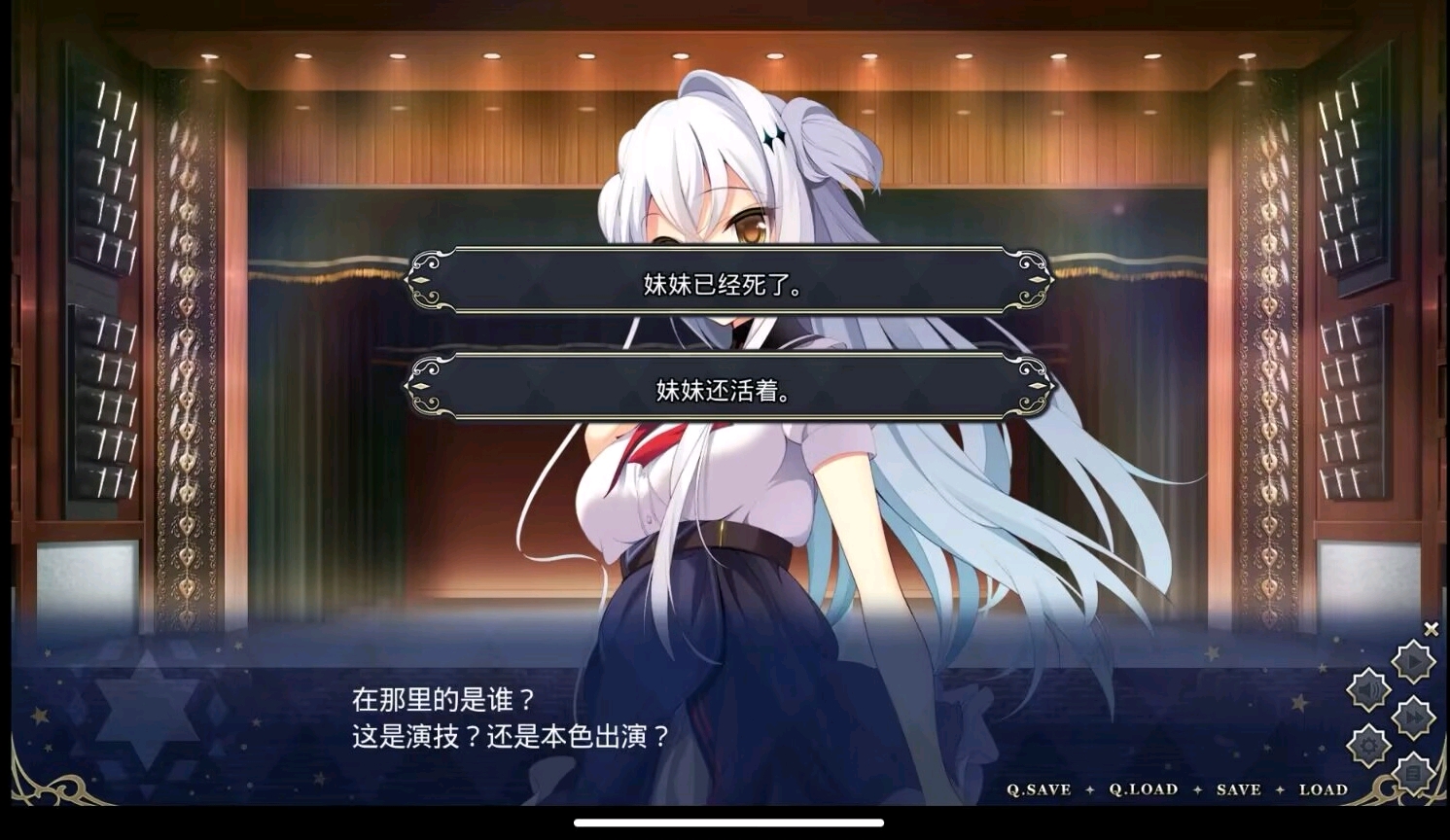Viewport: 1450px width, 840px height.
Task: Select the choice 妹妹已经死了。
Action: pos(727,283)
